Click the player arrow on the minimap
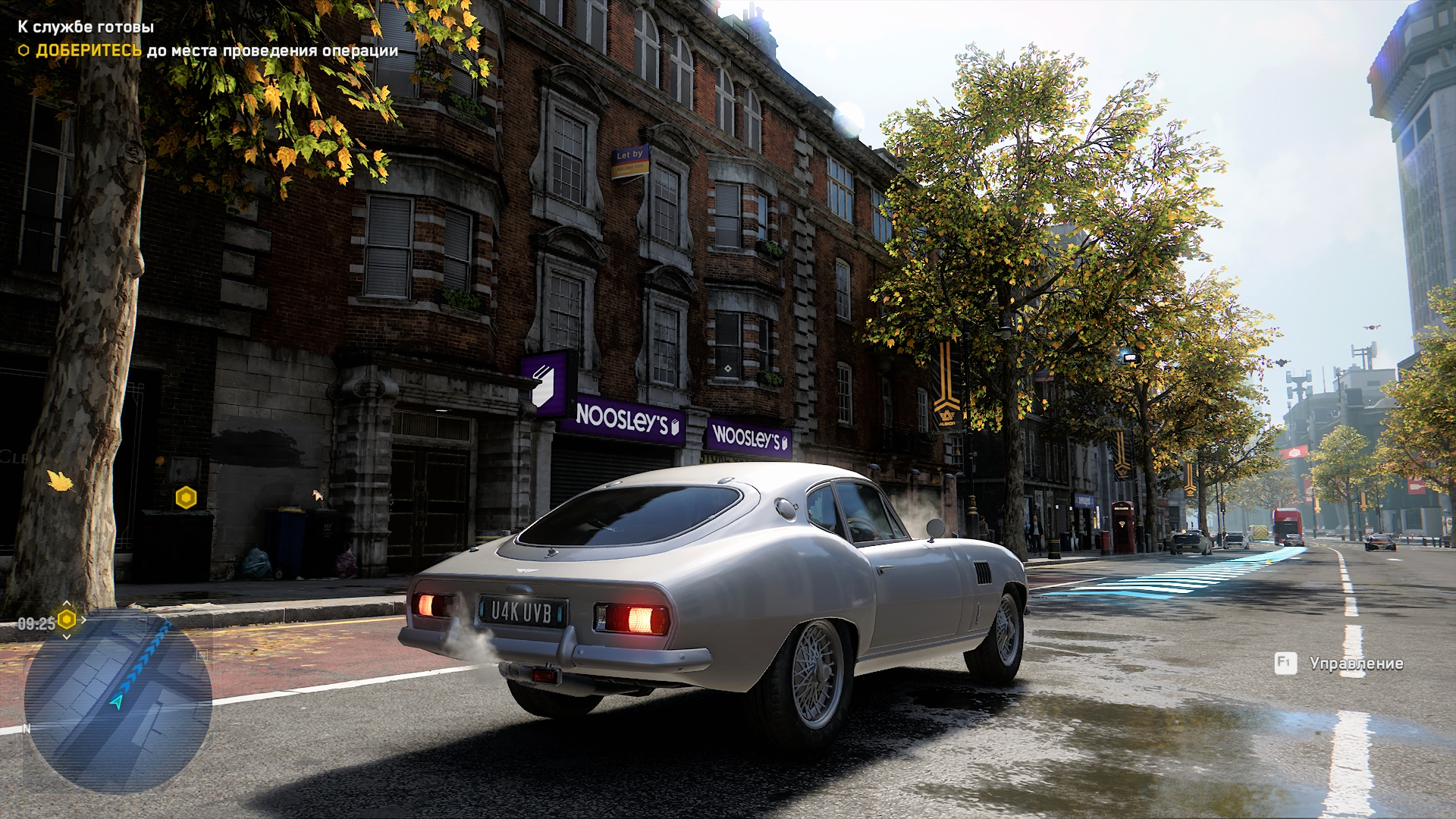This screenshot has width=1456, height=819. coord(116,702)
